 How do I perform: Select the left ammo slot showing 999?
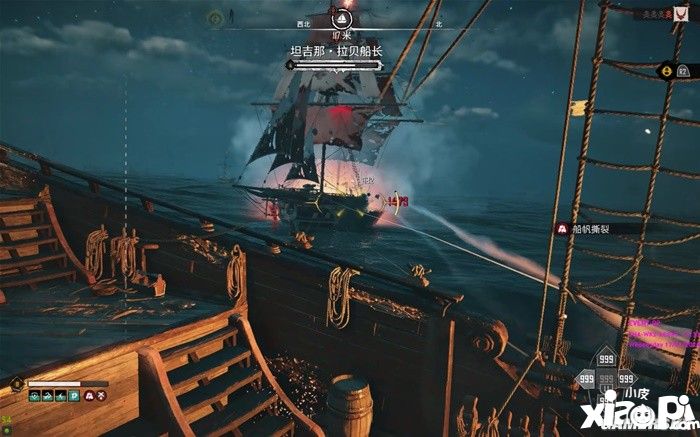tap(587, 379)
